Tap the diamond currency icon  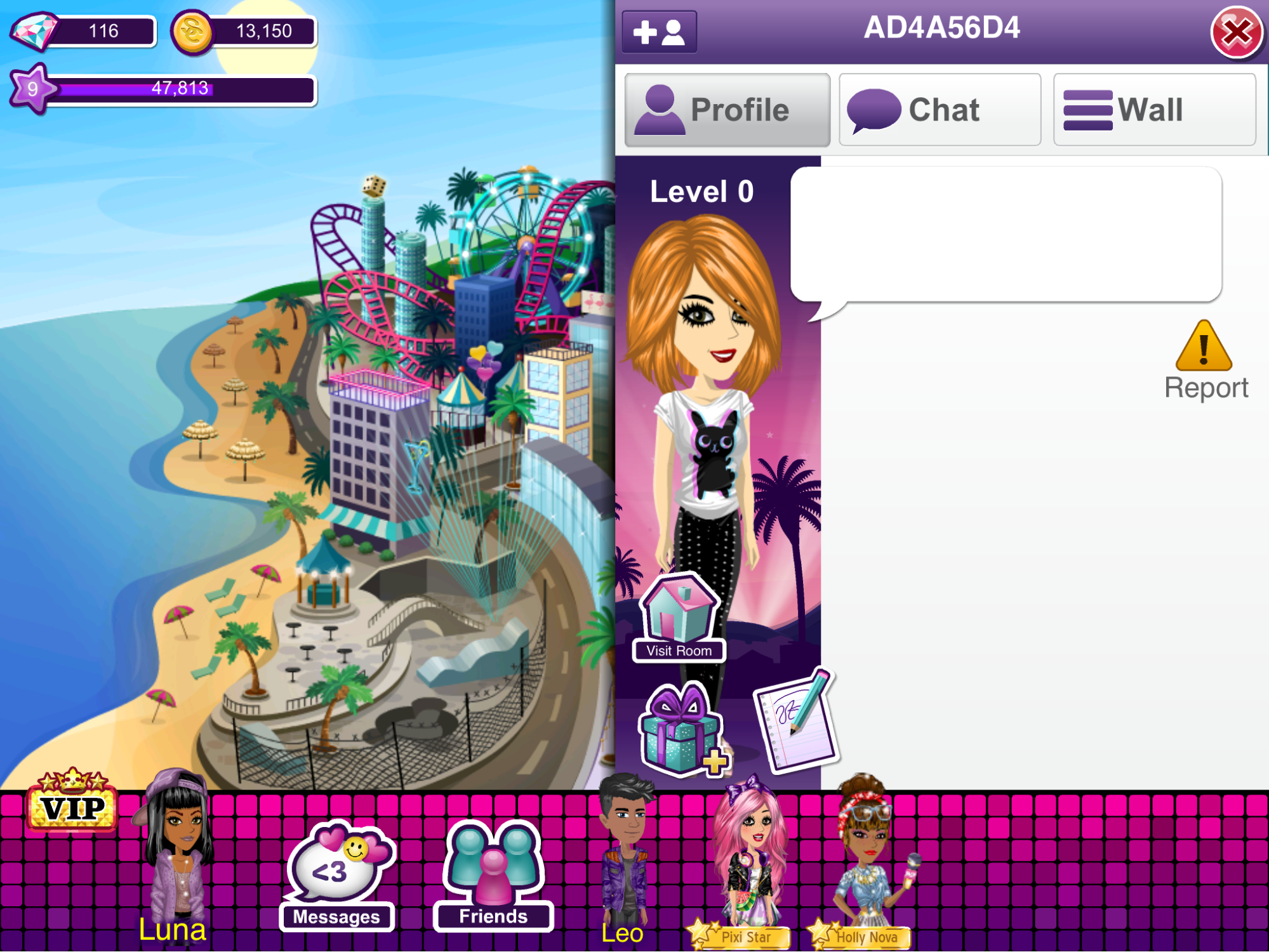(34, 31)
